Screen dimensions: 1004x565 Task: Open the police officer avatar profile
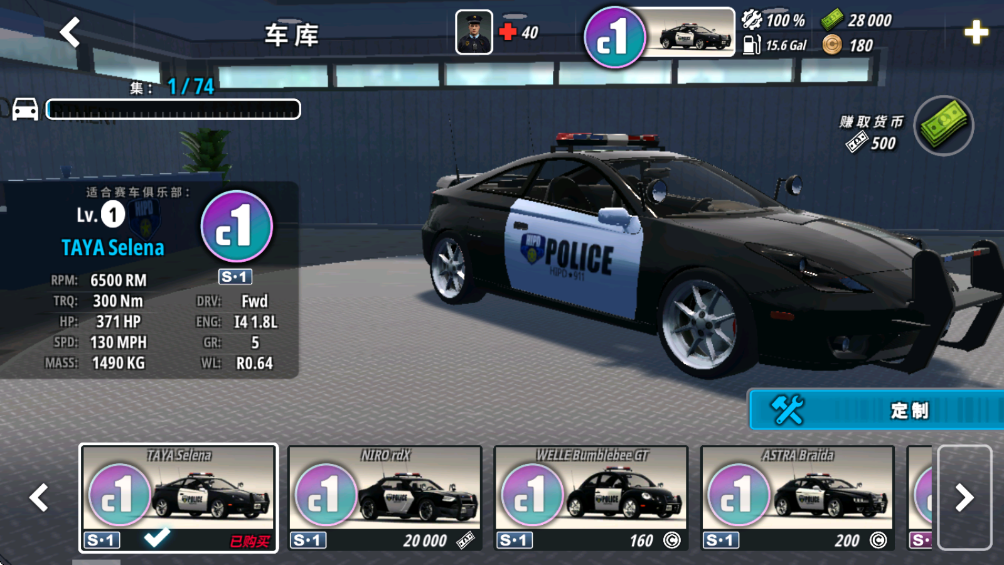point(474,32)
